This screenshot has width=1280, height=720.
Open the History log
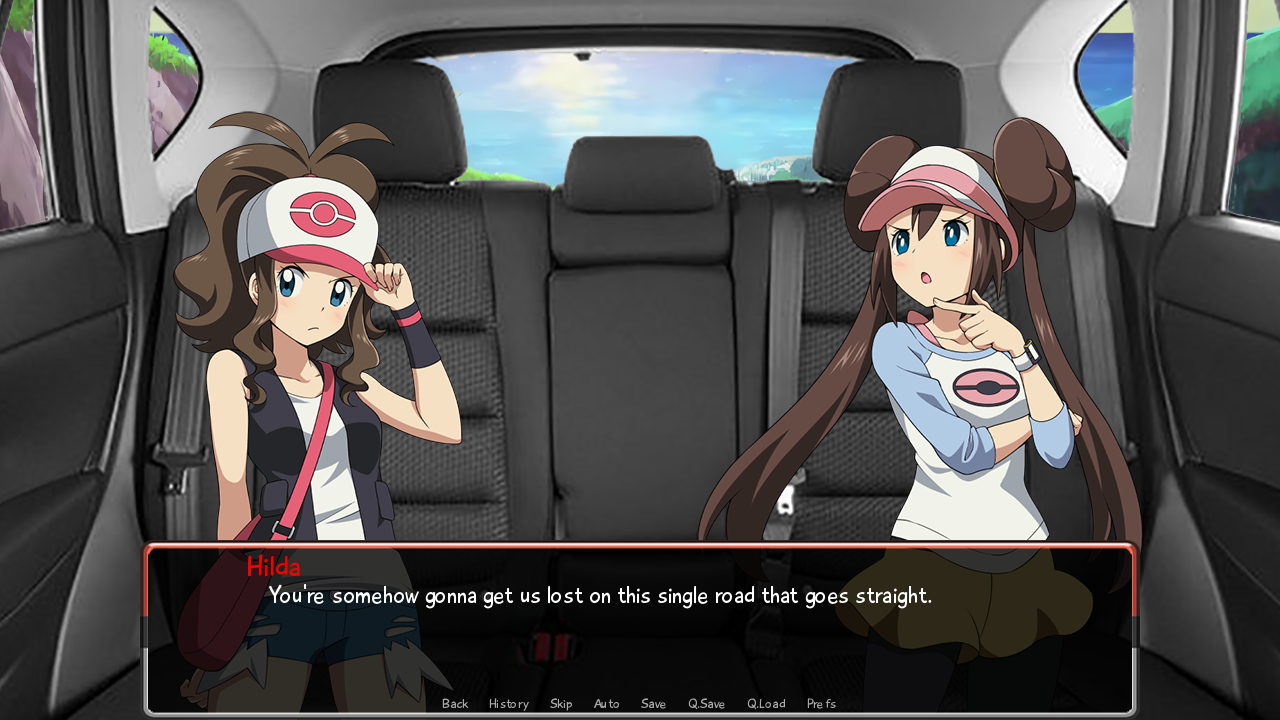tap(508, 703)
